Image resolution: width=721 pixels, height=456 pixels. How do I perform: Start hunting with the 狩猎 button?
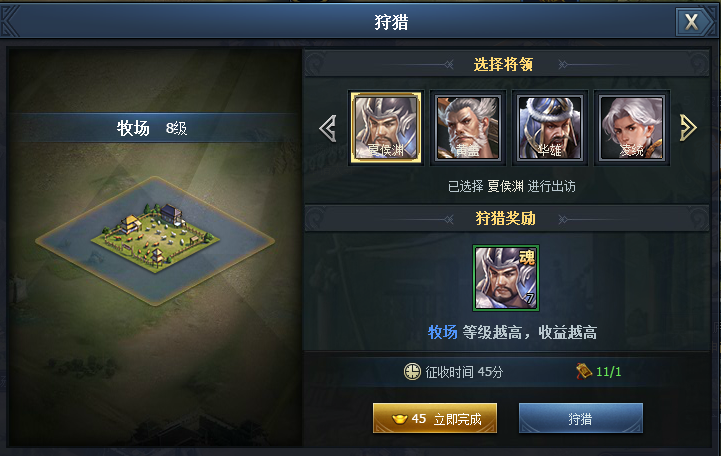[580, 419]
